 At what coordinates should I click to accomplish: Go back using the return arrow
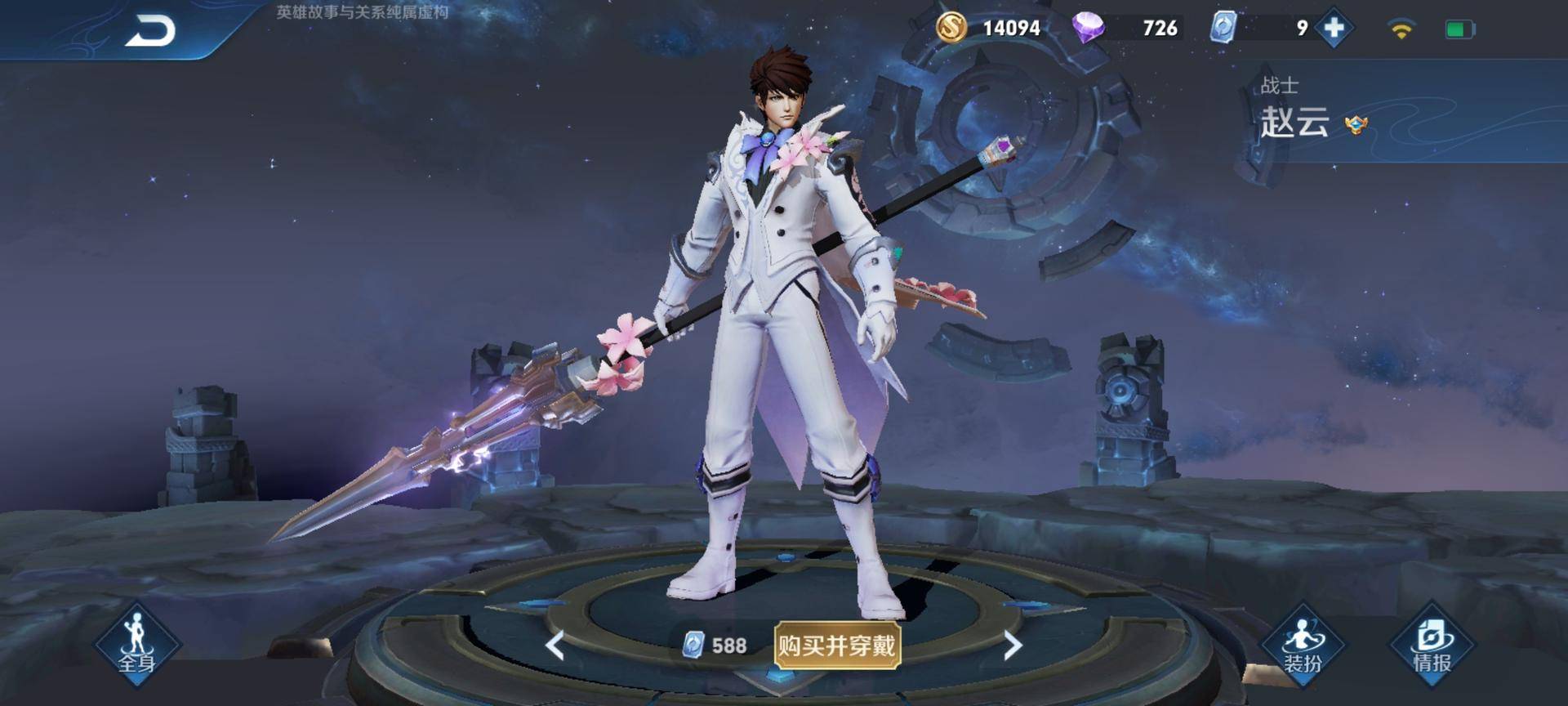(x=151, y=32)
